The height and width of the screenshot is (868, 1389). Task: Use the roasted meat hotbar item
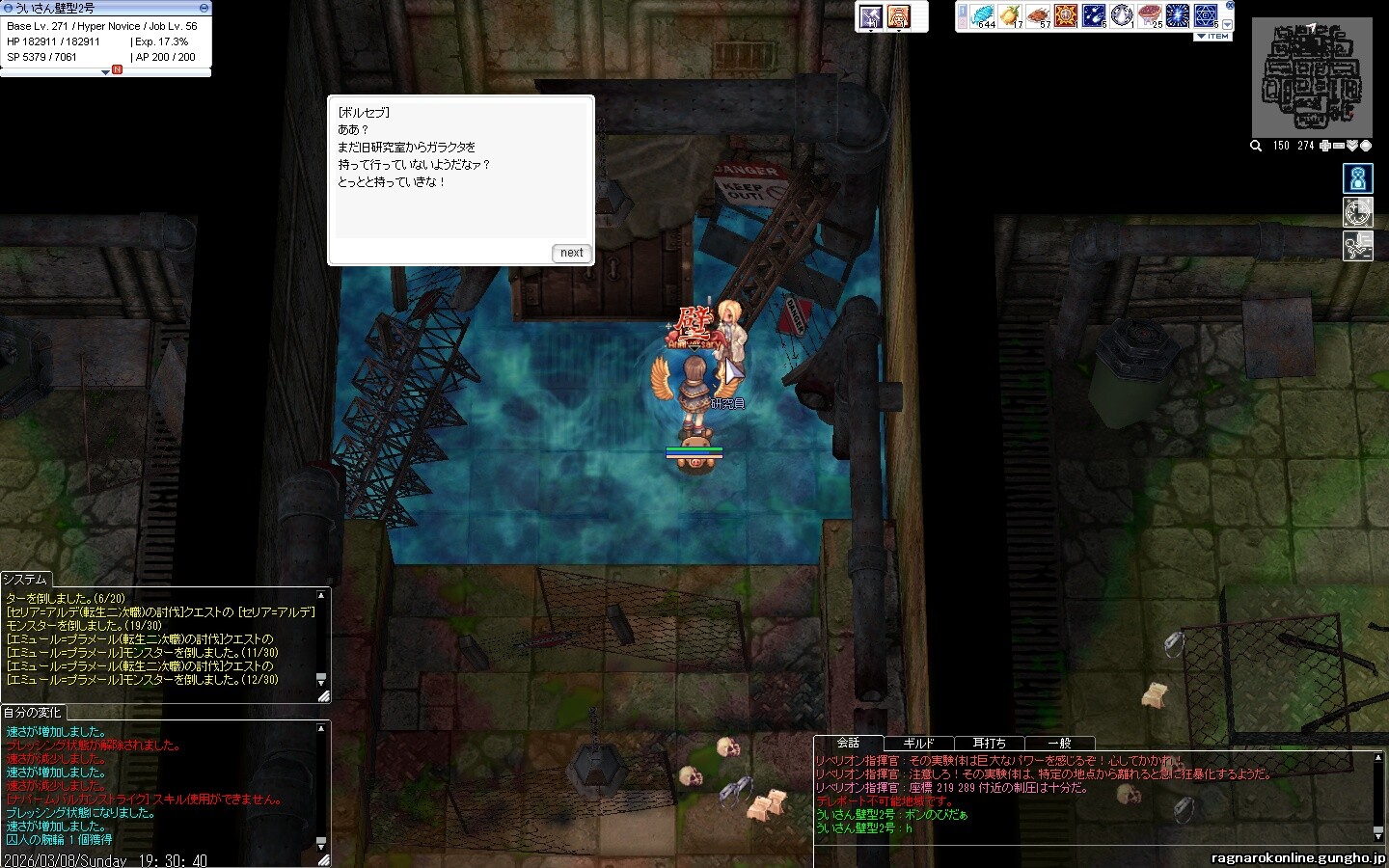pyautogui.click(x=1038, y=15)
